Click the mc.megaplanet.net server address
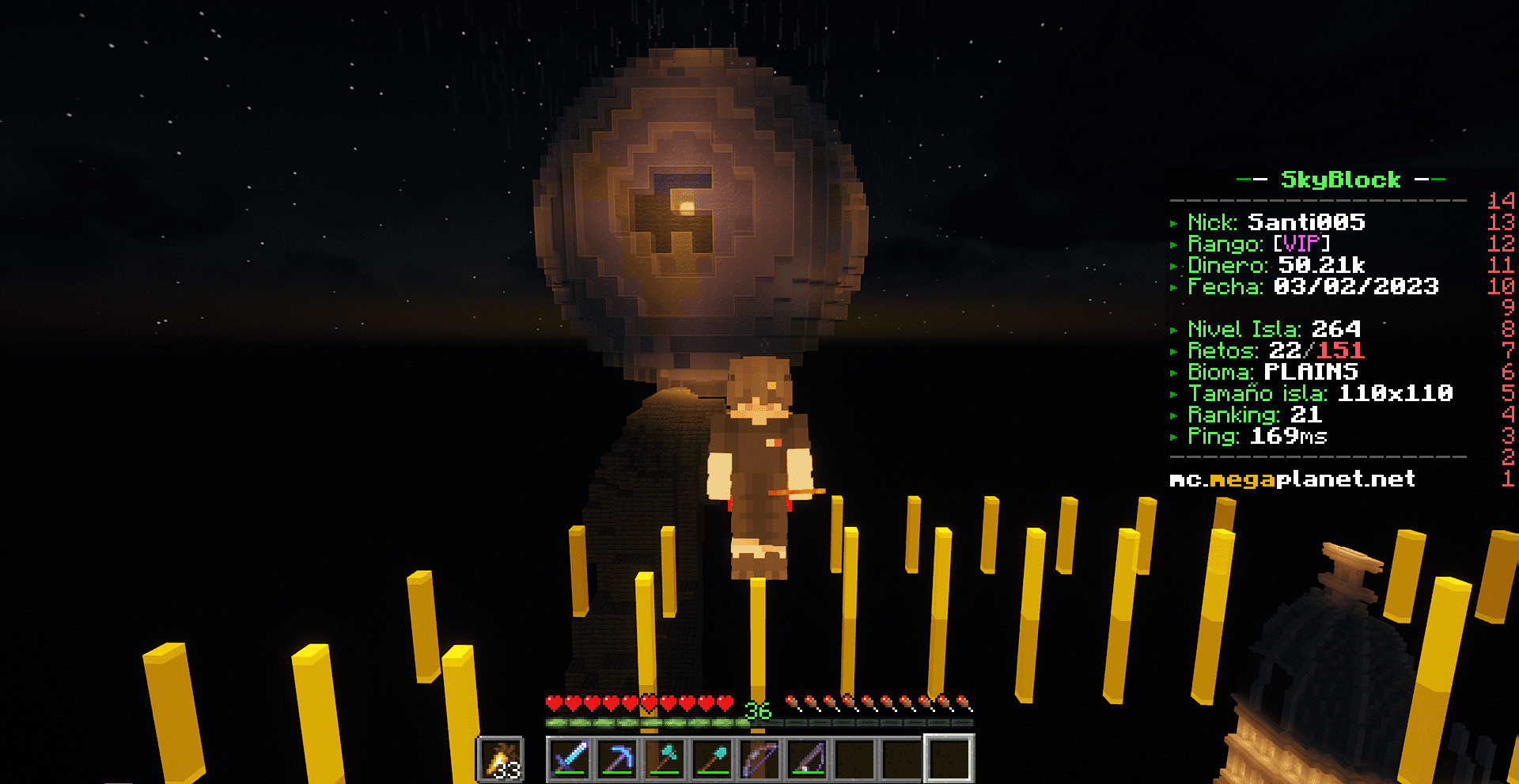Viewport: 1519px width, 784px height. pyautogui.click(x=1292, y=479)
